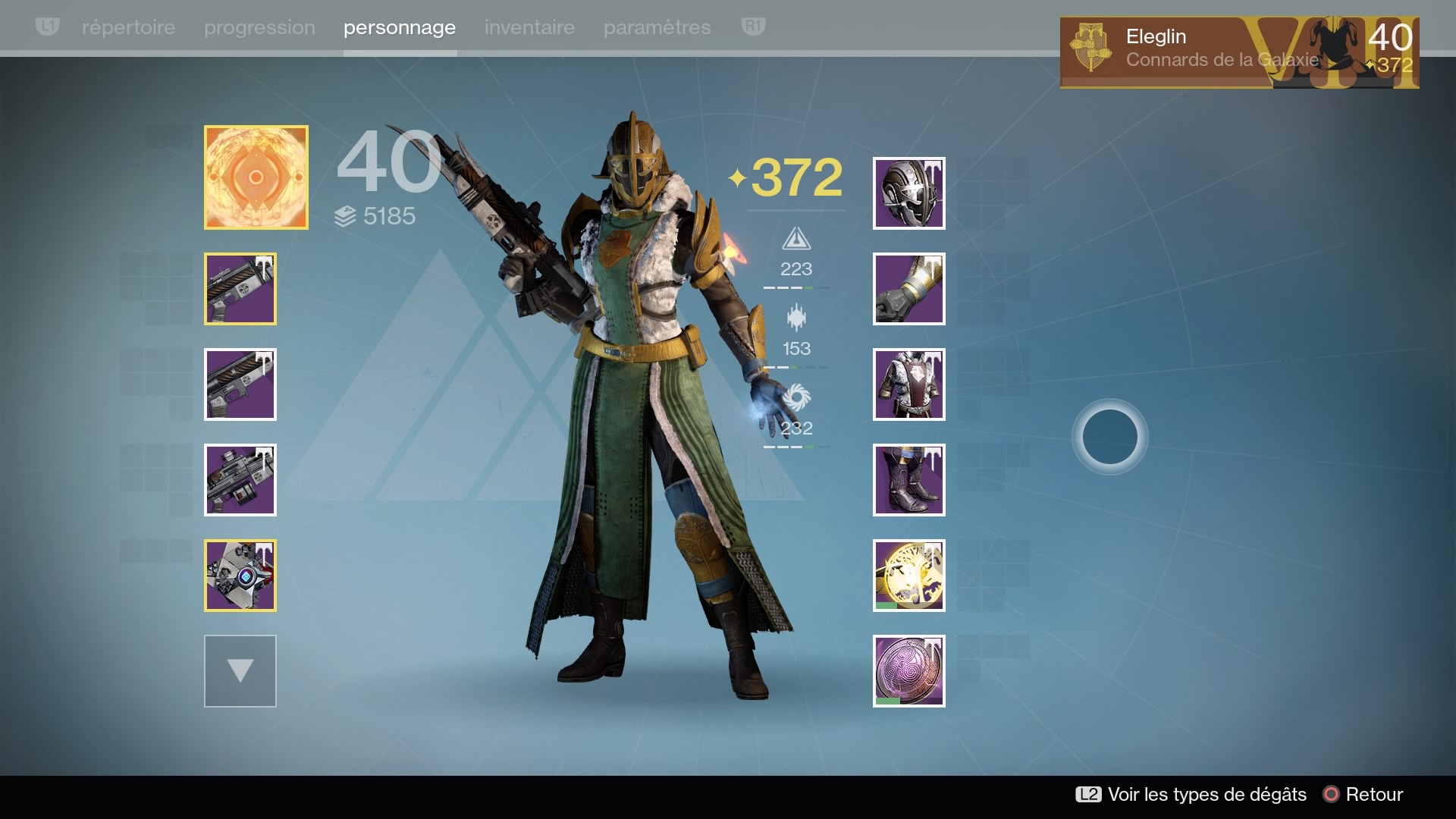This screenshot has width=1456, height=819.
Task: Select the equipped helmet slot
Action: [908, 193]
